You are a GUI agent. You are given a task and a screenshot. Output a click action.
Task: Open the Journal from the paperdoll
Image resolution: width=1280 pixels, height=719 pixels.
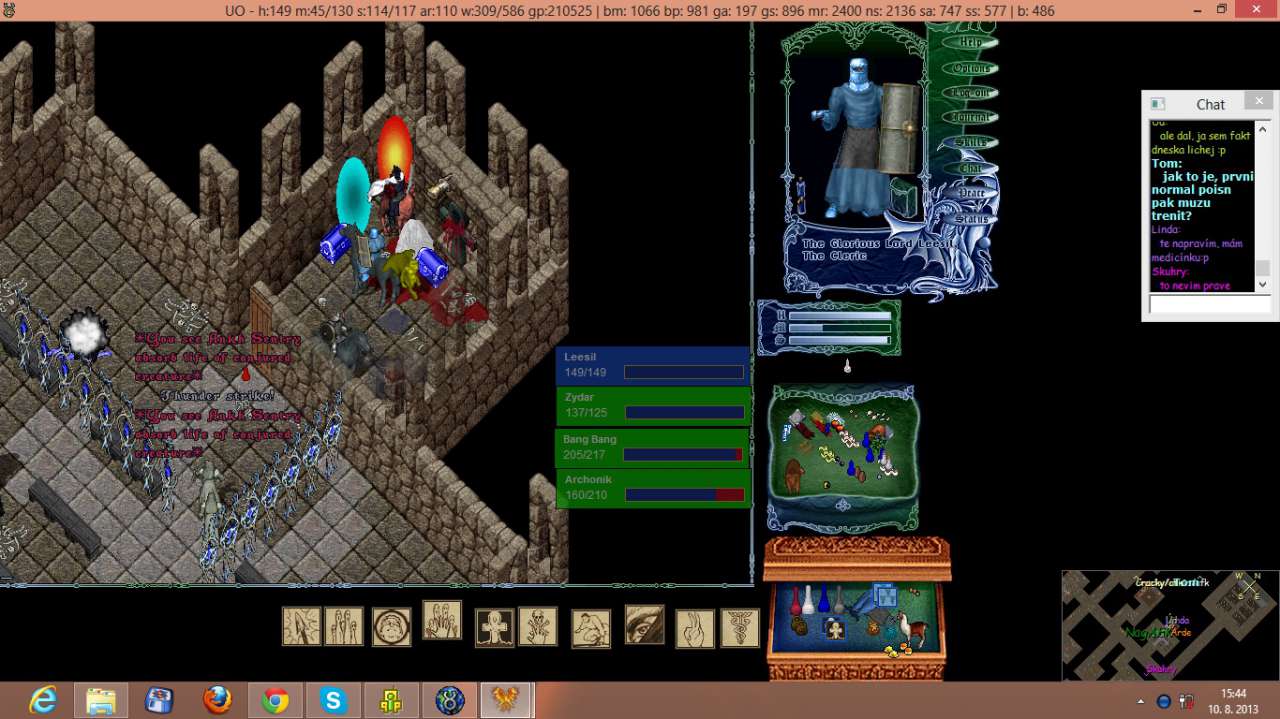(969, 118)
